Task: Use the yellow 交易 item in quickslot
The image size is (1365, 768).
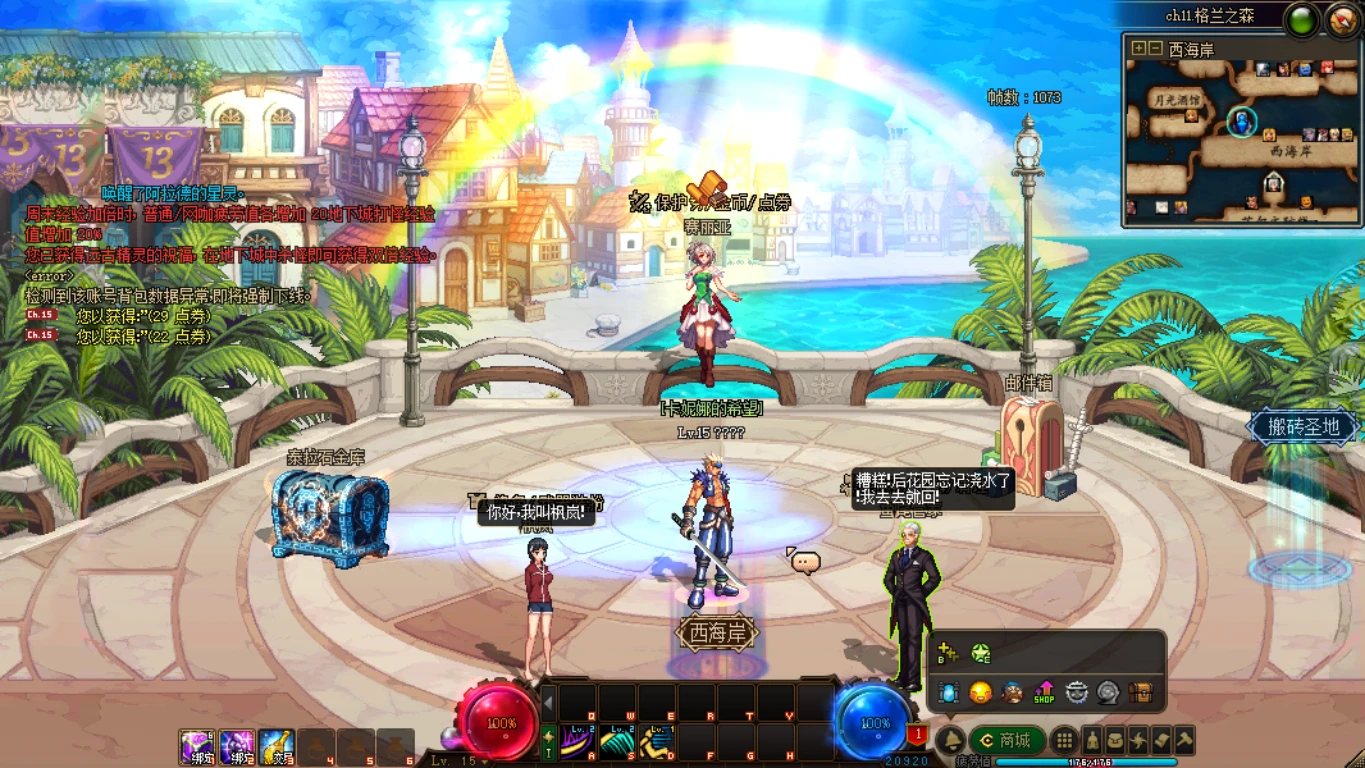Action: pyautogui.click(x=277, y=748)
